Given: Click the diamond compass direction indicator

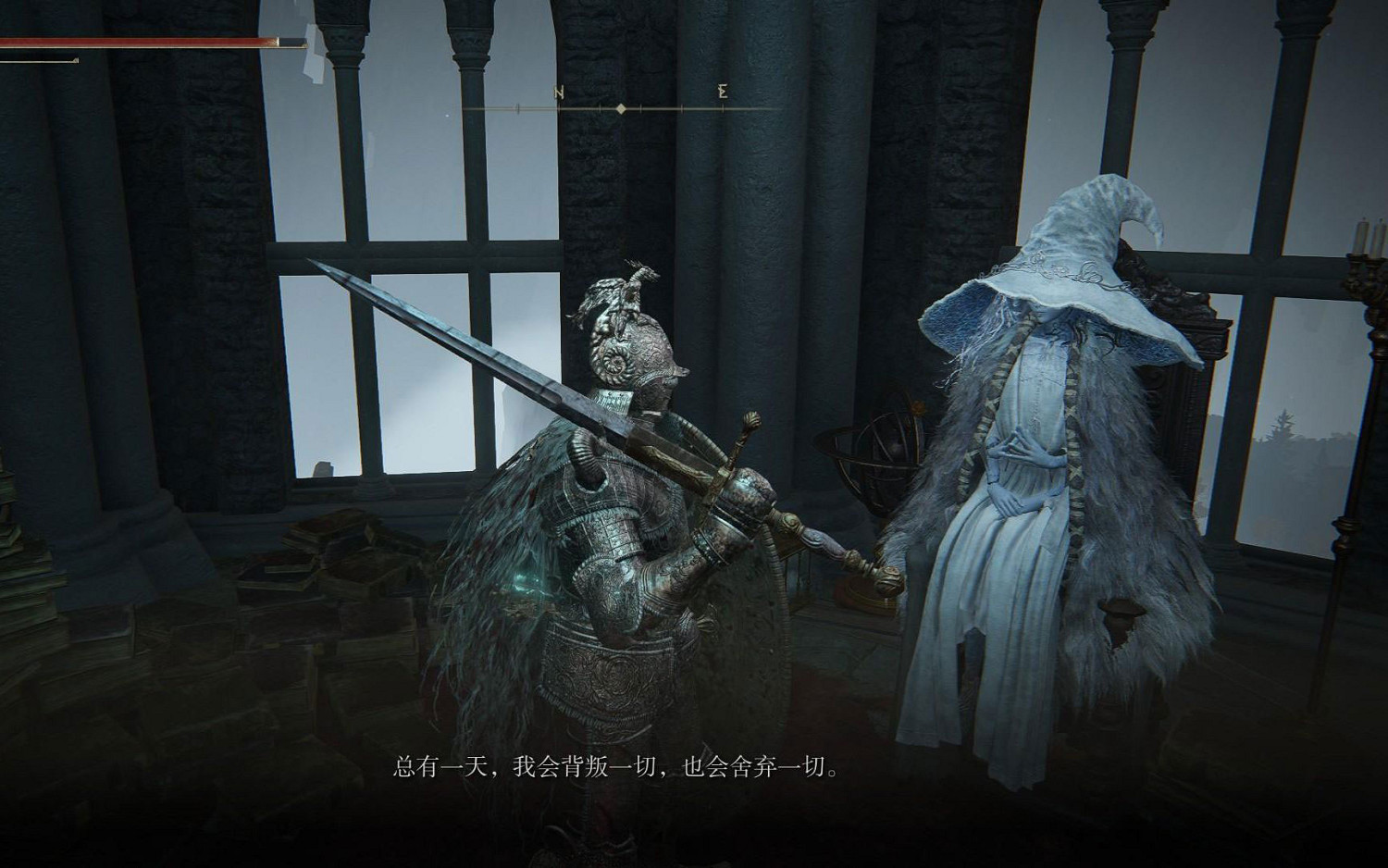Looking at the screenshot, I should pos(620,108).
